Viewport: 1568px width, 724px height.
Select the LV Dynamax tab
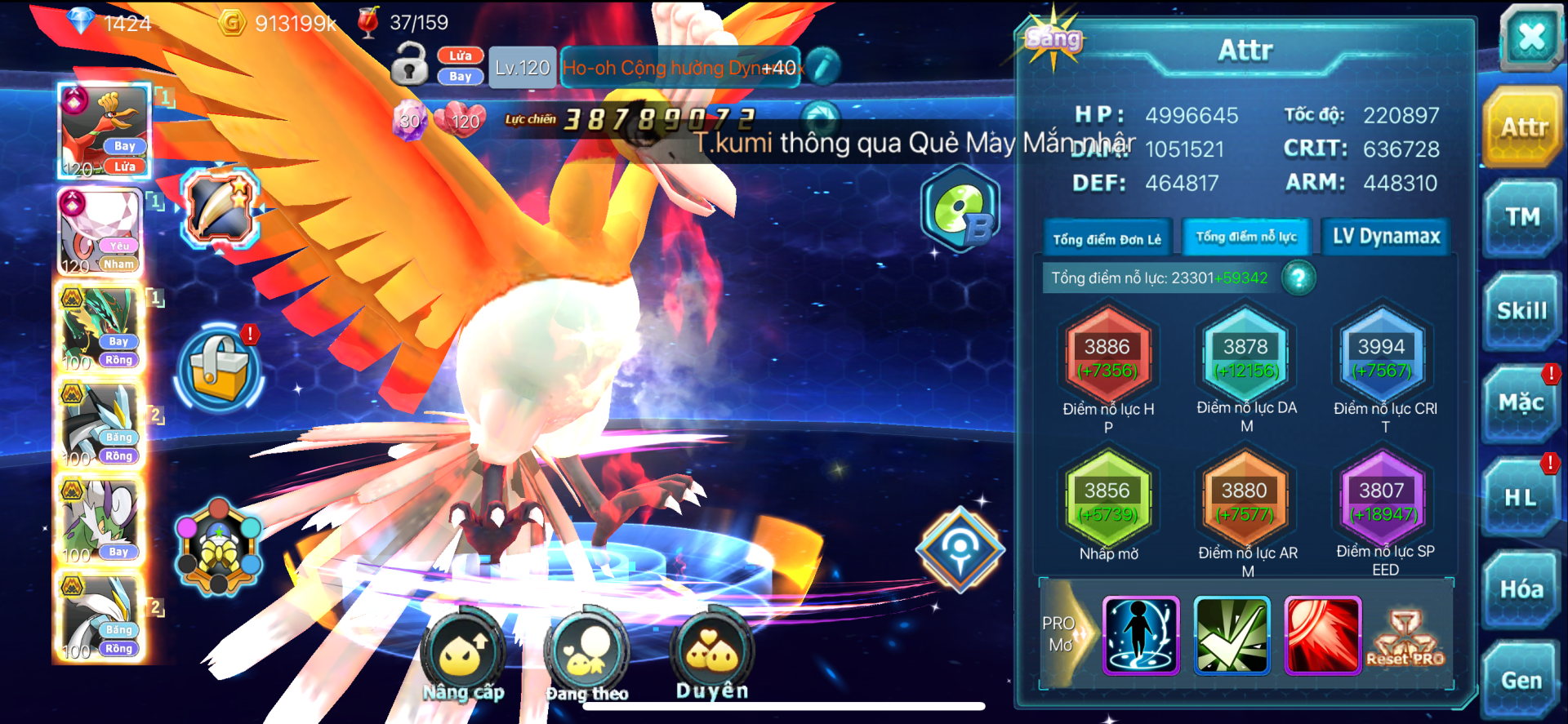pos(1386,237)
